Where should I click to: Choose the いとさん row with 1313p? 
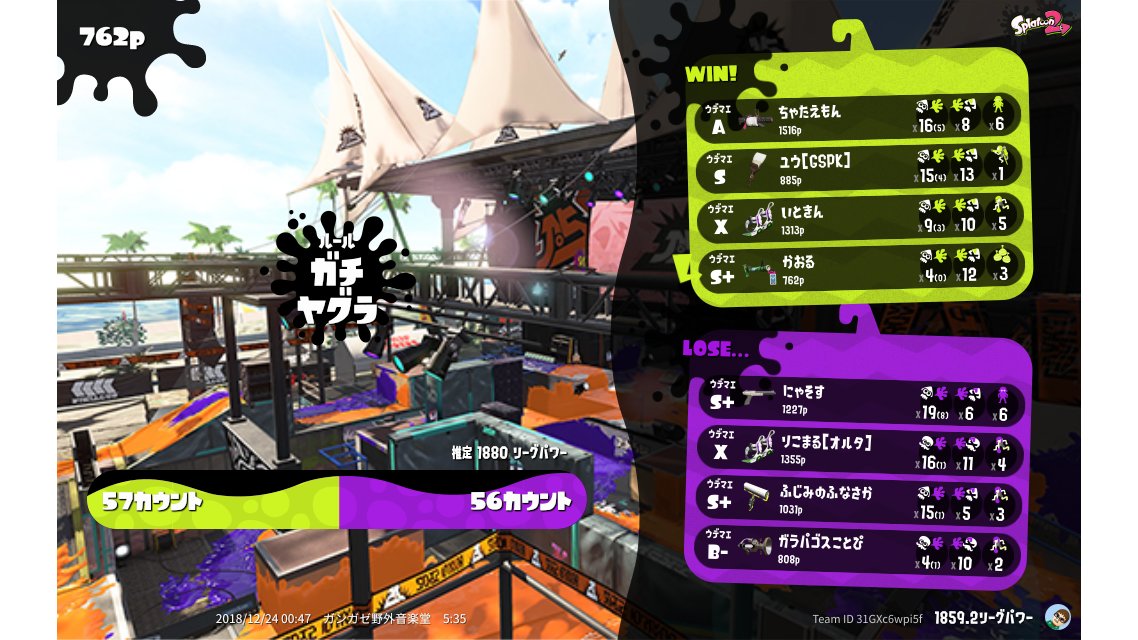tap(858, 219)
